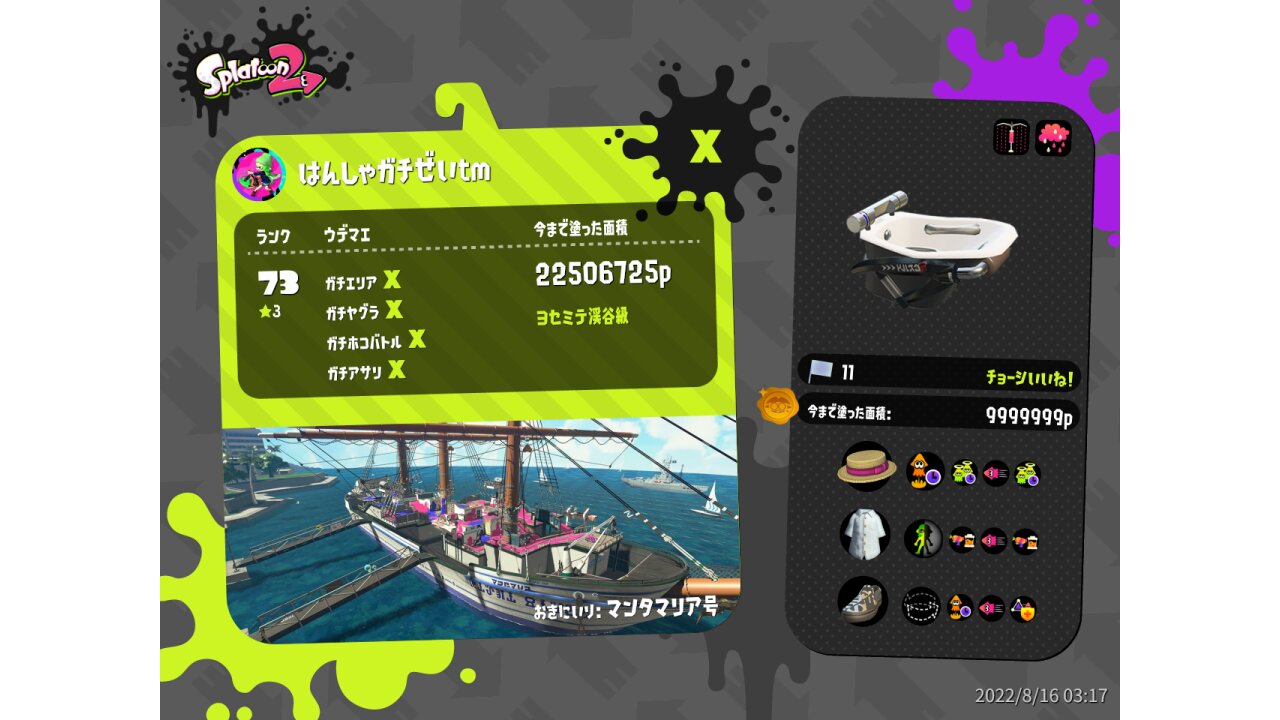Inspect the hat's main squid ability icon
Screen dimensions: 1280x720
[924, 471]
